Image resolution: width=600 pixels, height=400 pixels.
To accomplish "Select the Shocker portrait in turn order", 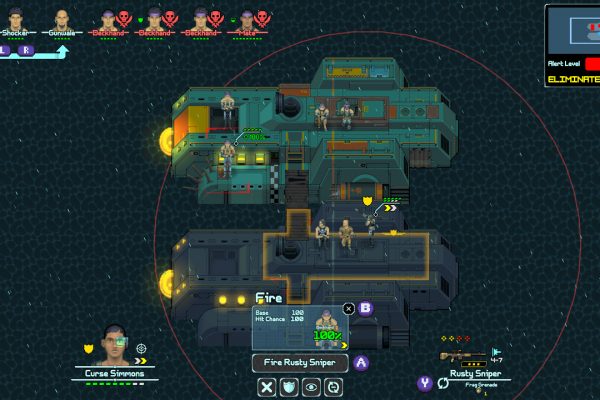I will [16, 19].
